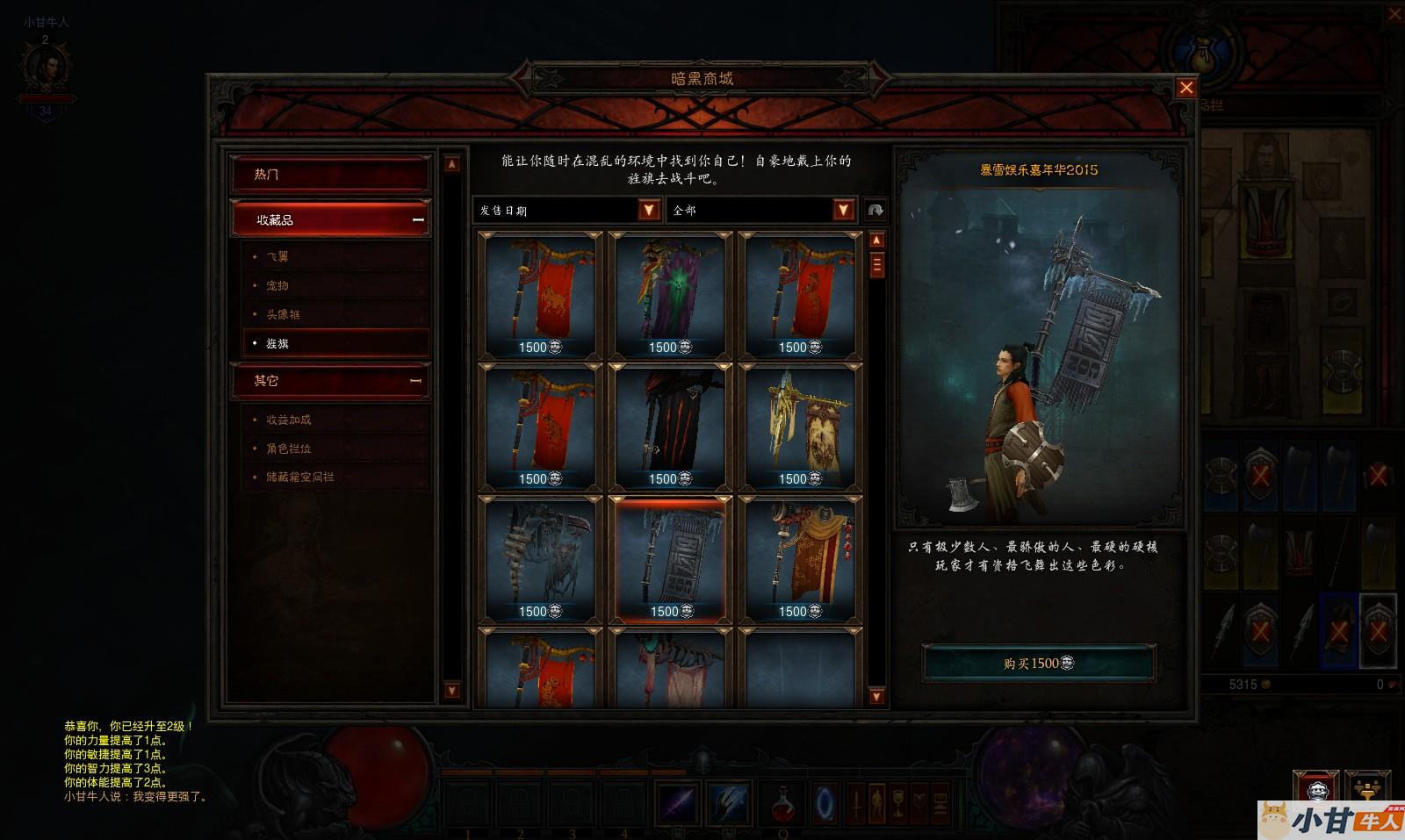
Task: Select the 旌旗 subcategory
Action: [277, 343]
